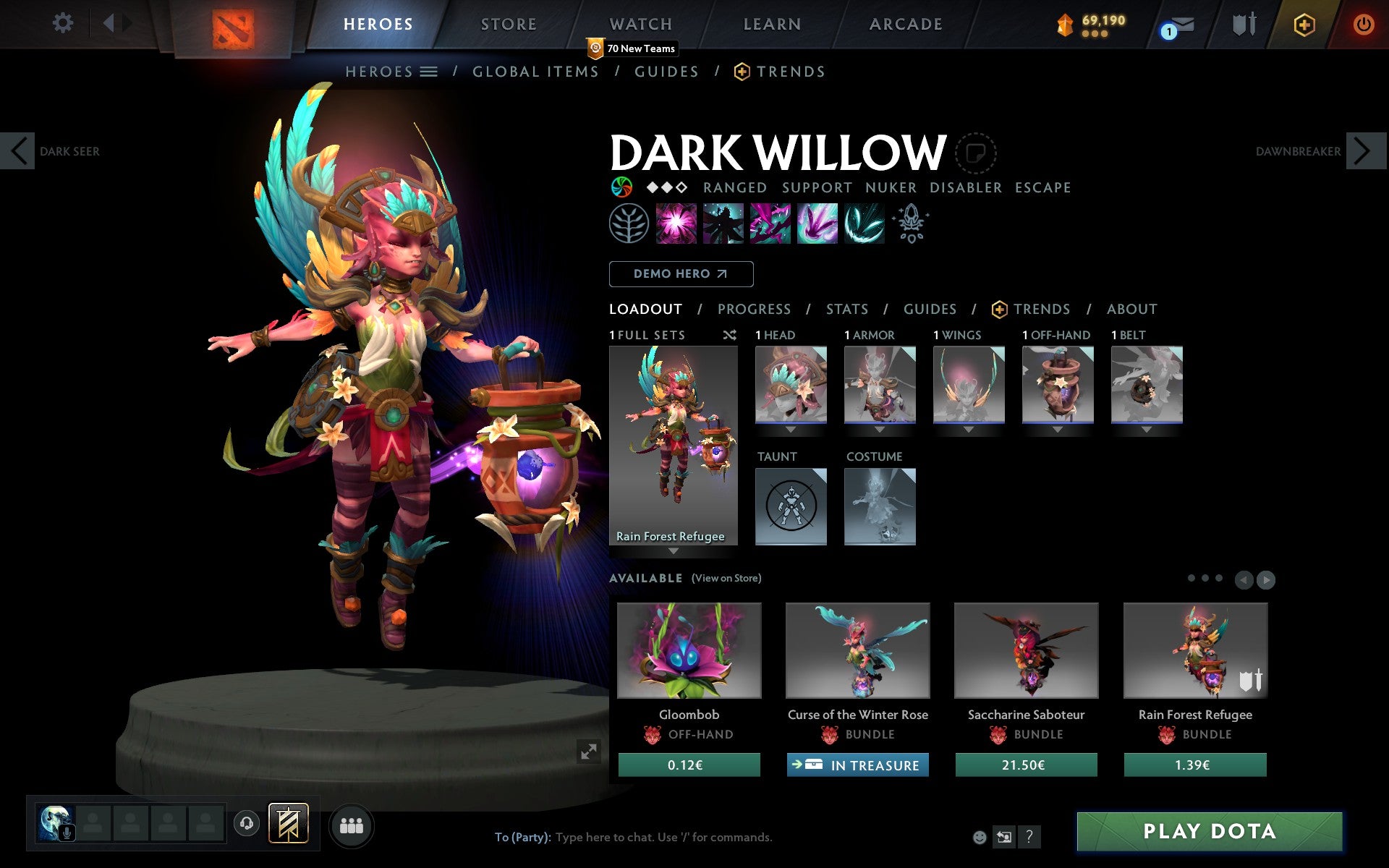
Task: Click the DEMO HERO button
Action: click(x=681, y=274)
